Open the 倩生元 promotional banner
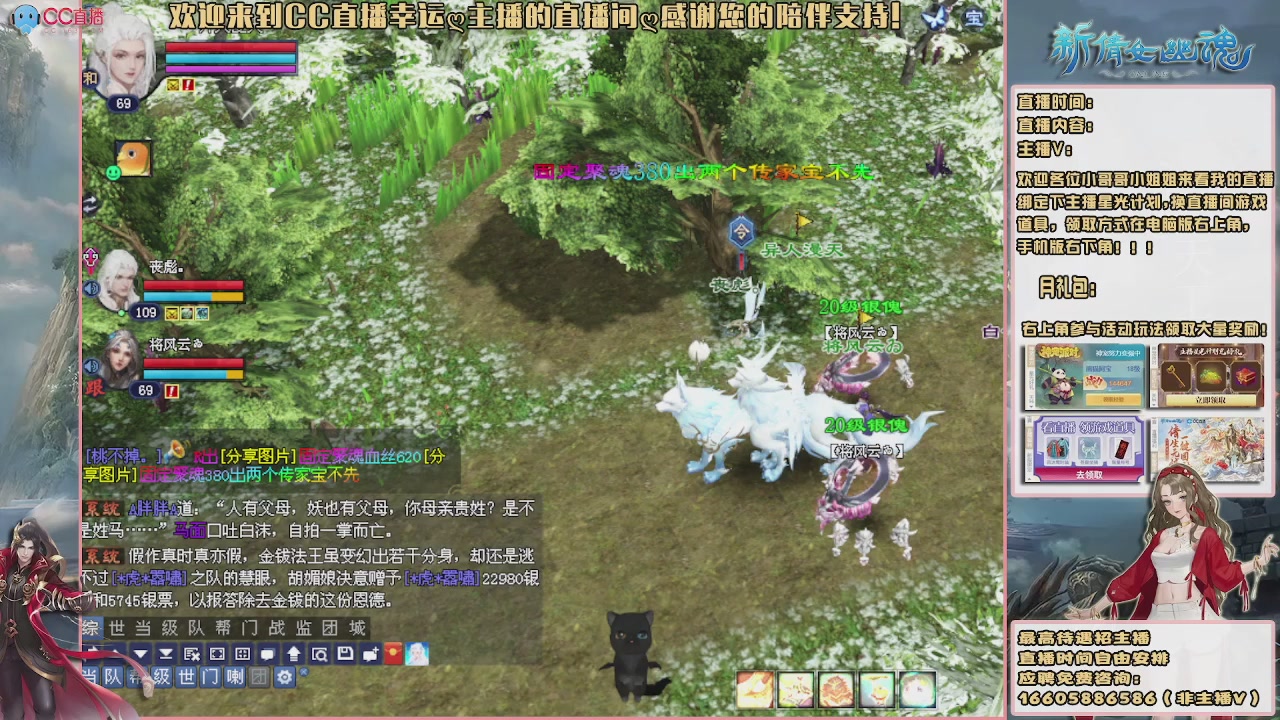1280x720 pixels. pyautogui.click(x=1207, y=450)
